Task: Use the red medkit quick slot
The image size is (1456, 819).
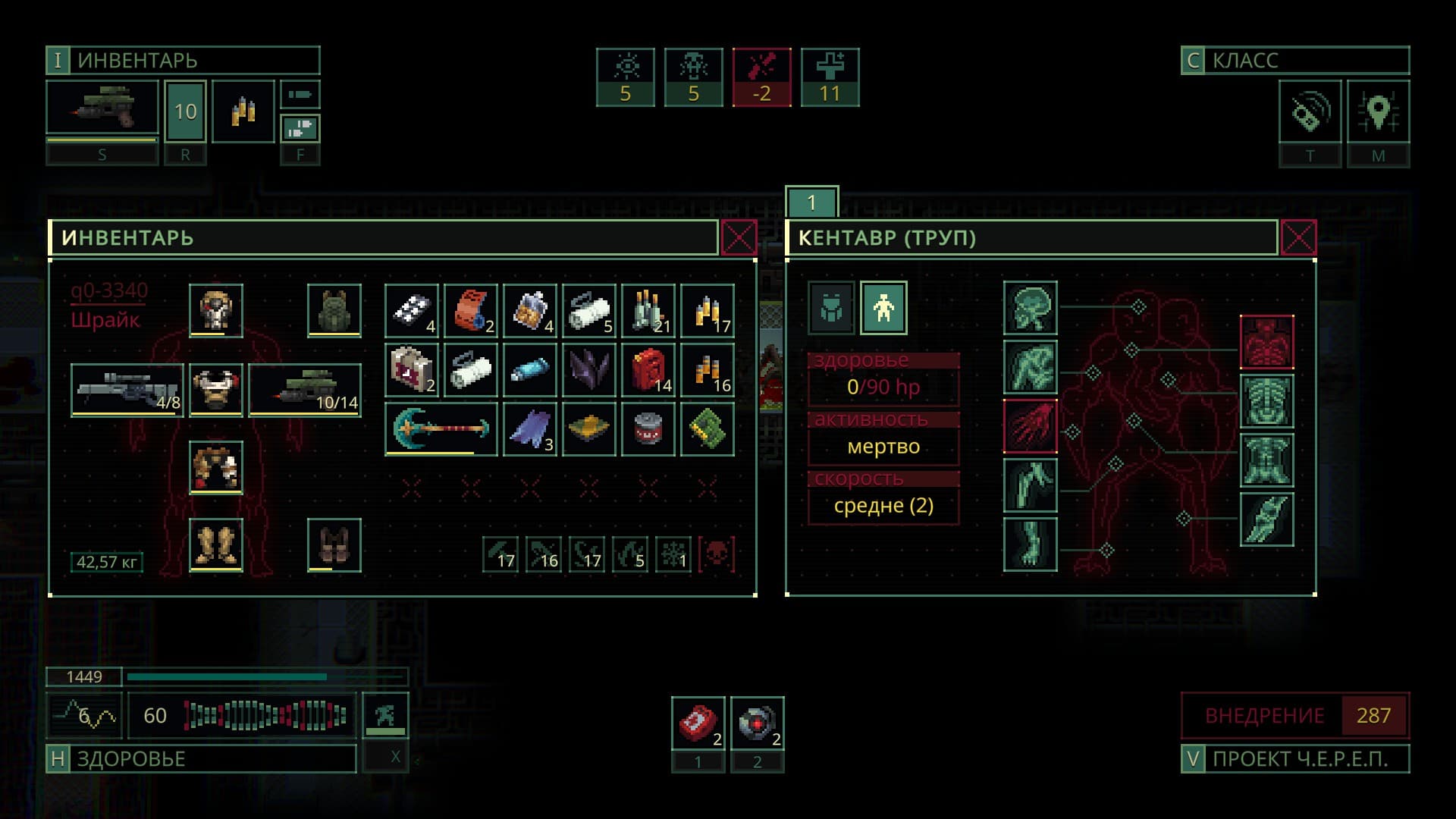Action: (x=698, y=723)
